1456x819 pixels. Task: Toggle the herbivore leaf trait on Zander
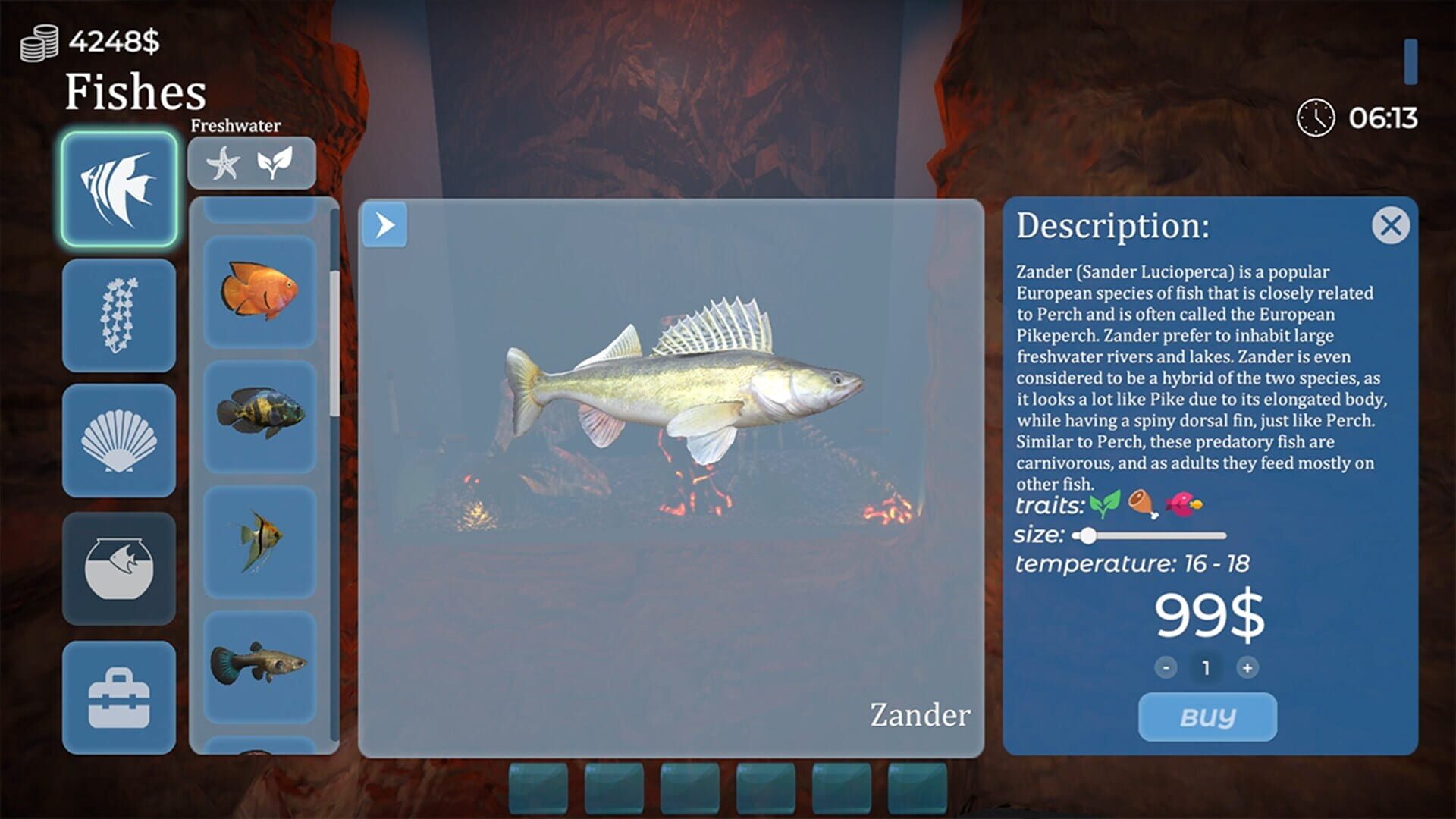click(1105, 505)
